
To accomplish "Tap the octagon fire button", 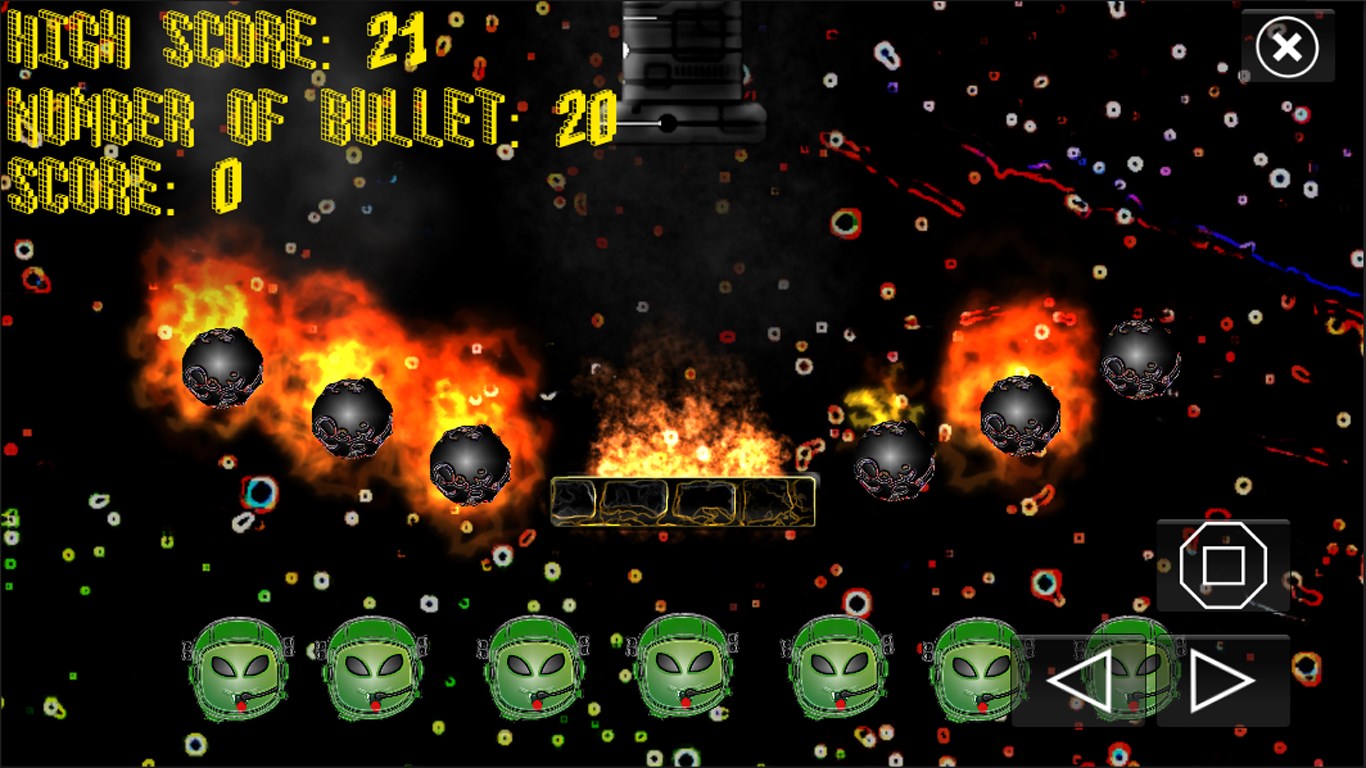I will point(1223,565).
